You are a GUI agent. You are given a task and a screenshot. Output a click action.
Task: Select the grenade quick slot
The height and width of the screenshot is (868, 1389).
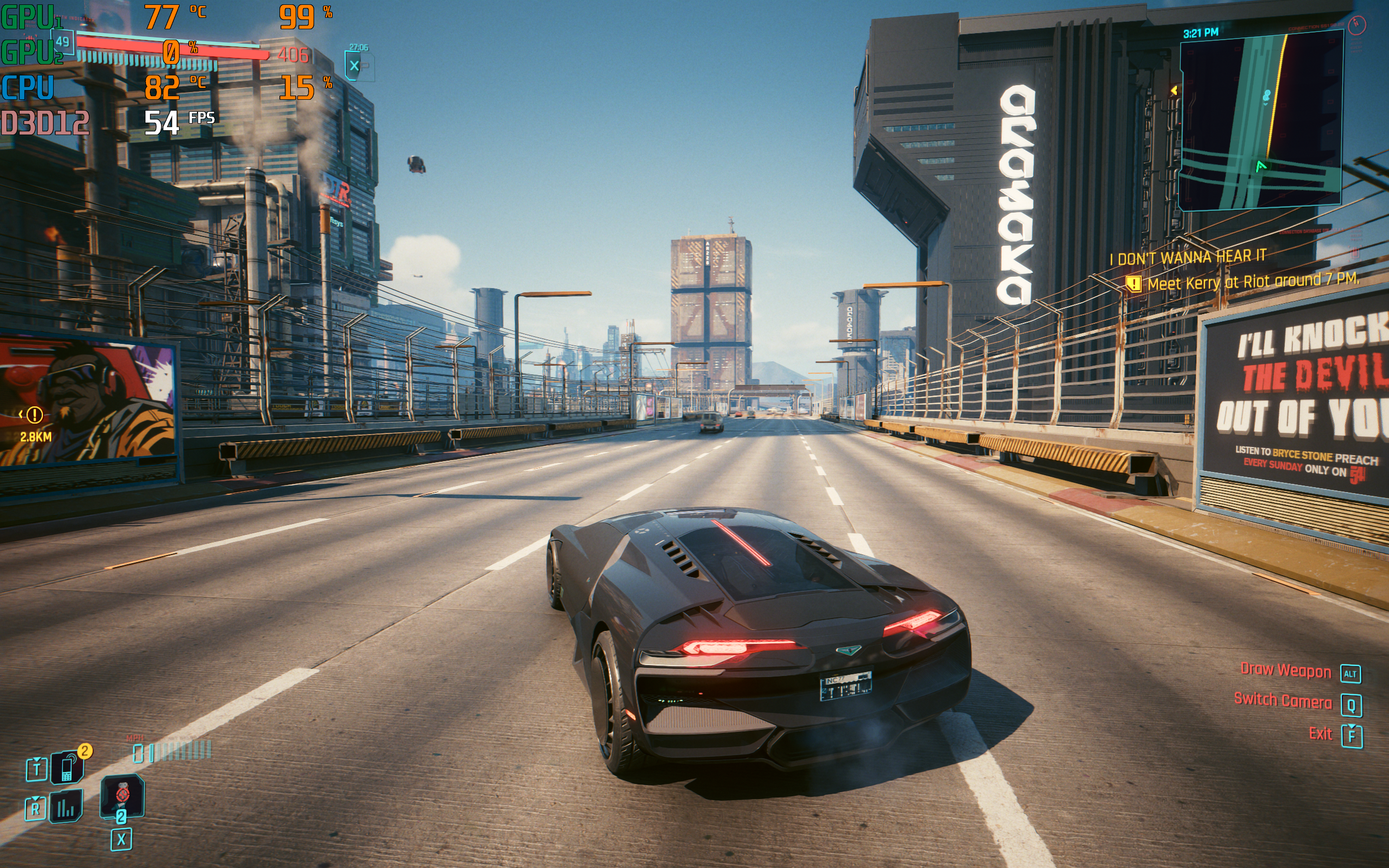coord(122,795)
